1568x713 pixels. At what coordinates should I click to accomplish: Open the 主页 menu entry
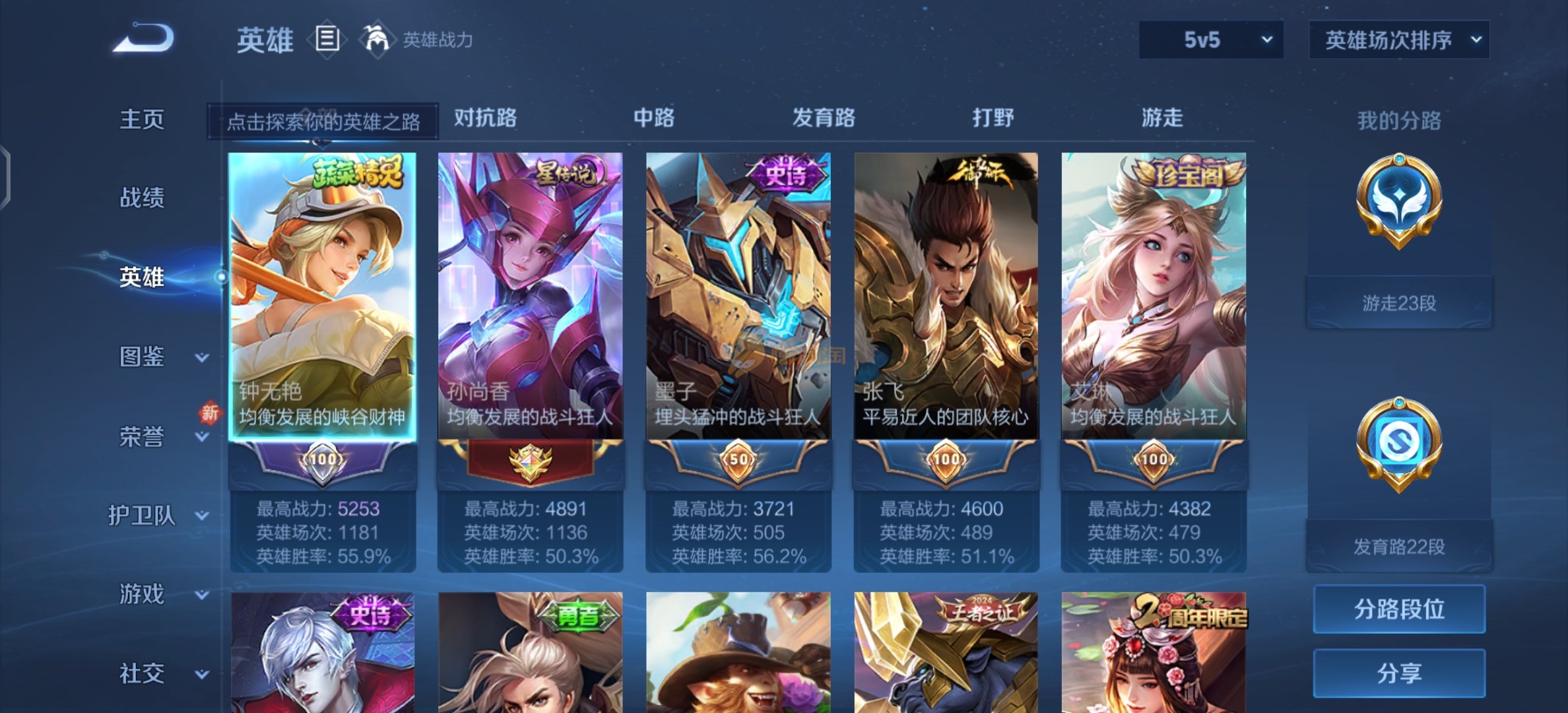point(142,119)
